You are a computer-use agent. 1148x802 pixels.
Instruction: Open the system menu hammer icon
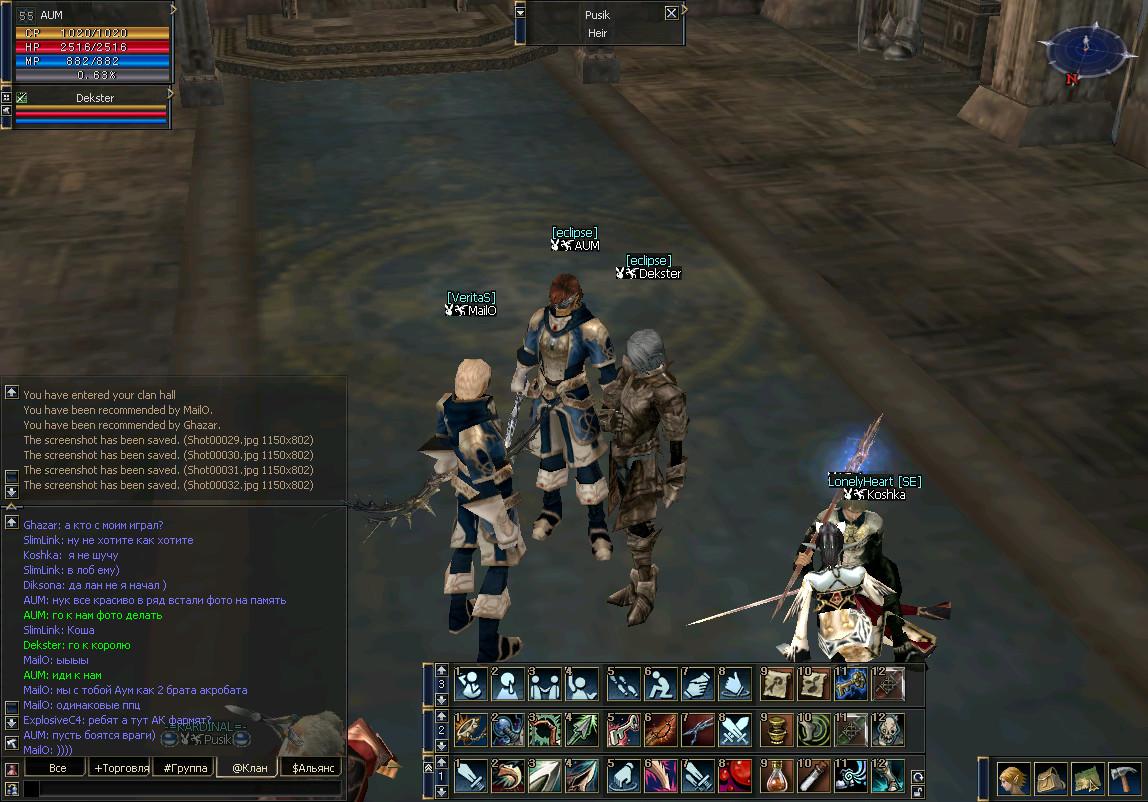point(1125,778)
